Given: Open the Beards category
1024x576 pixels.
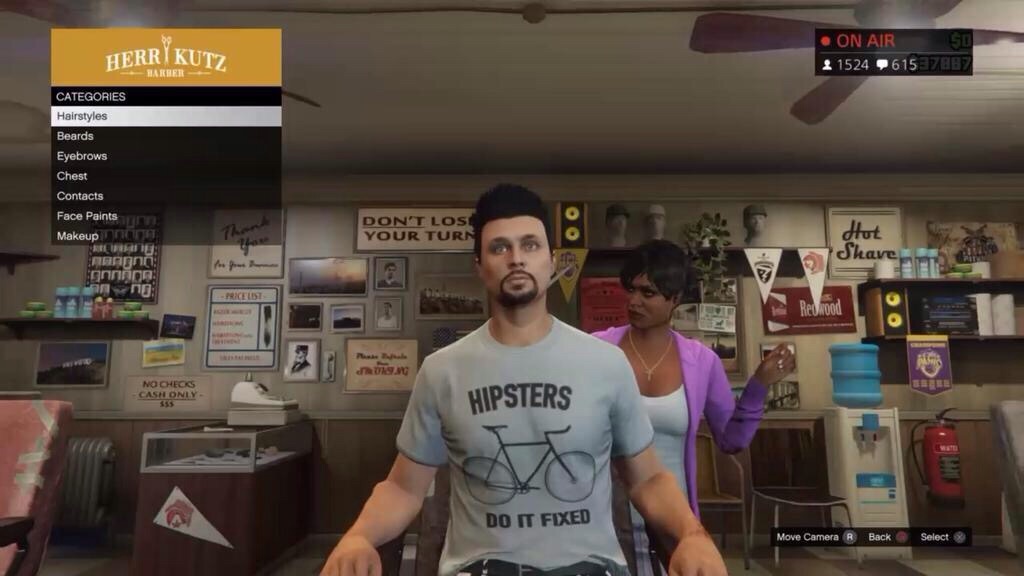Looking at the screenshot, I should [x=165, y=136].
